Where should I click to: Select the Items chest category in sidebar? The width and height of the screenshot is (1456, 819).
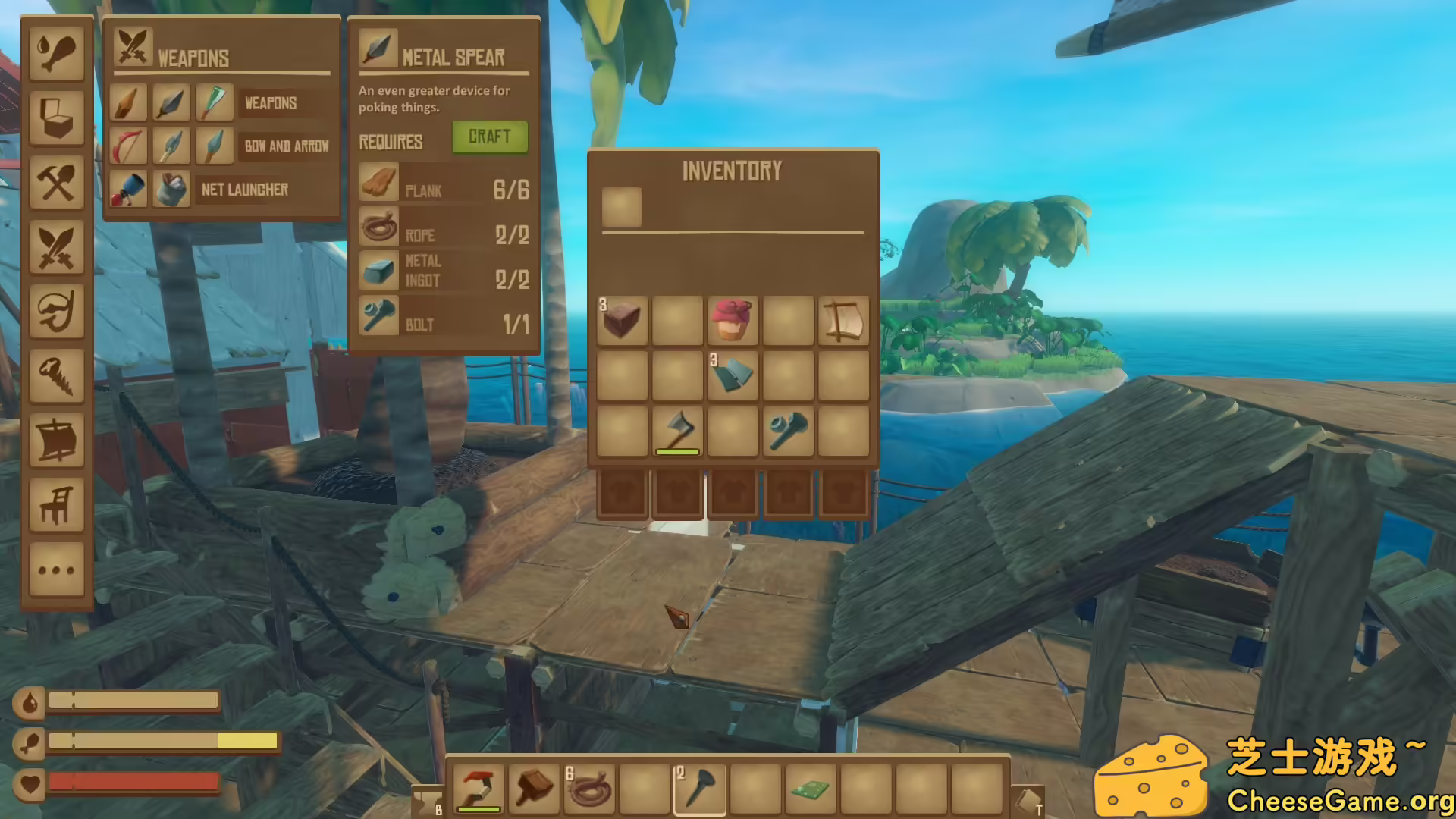(57, 118)
